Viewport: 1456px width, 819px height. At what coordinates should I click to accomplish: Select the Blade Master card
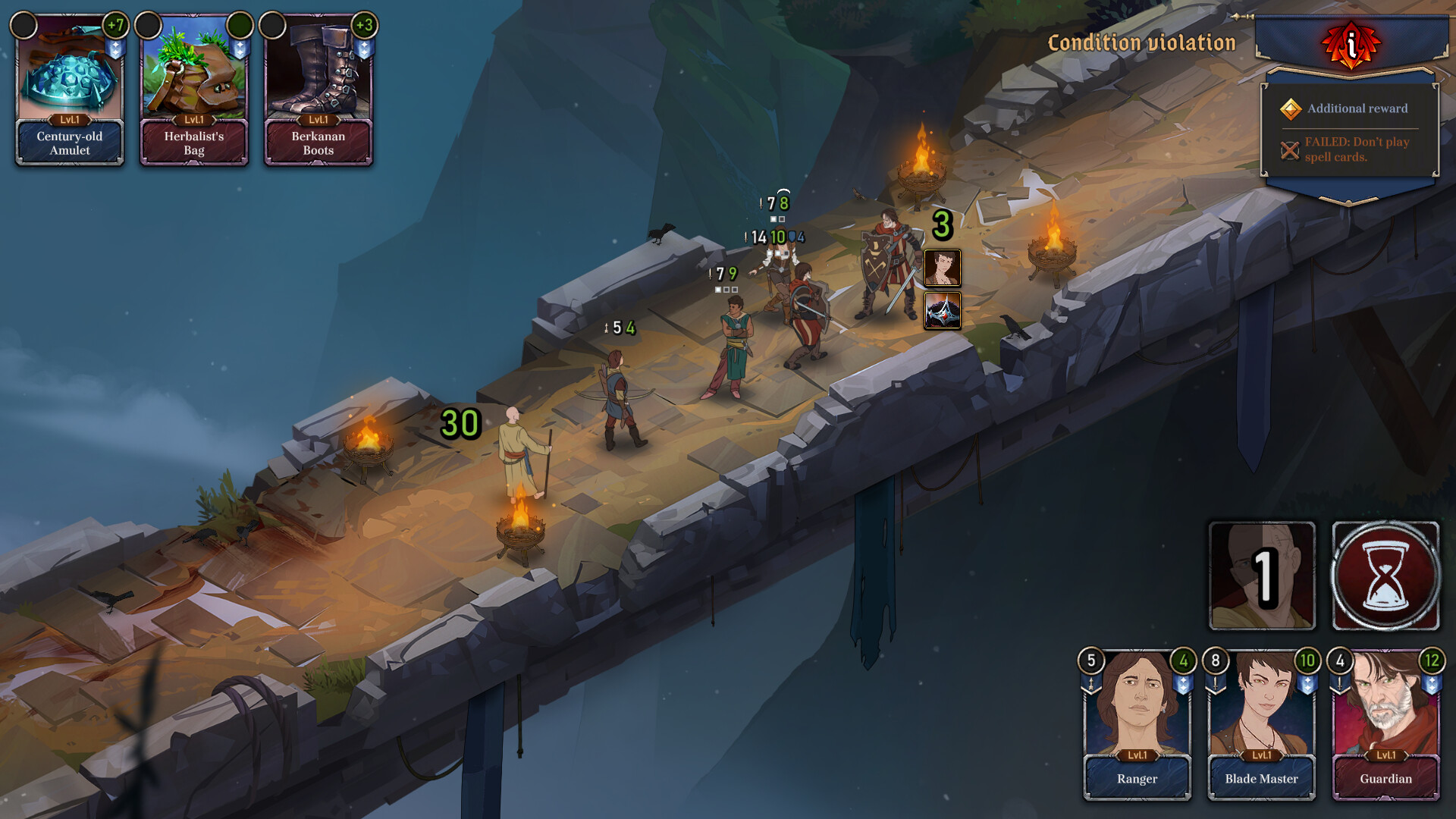tap(1261, 725)
